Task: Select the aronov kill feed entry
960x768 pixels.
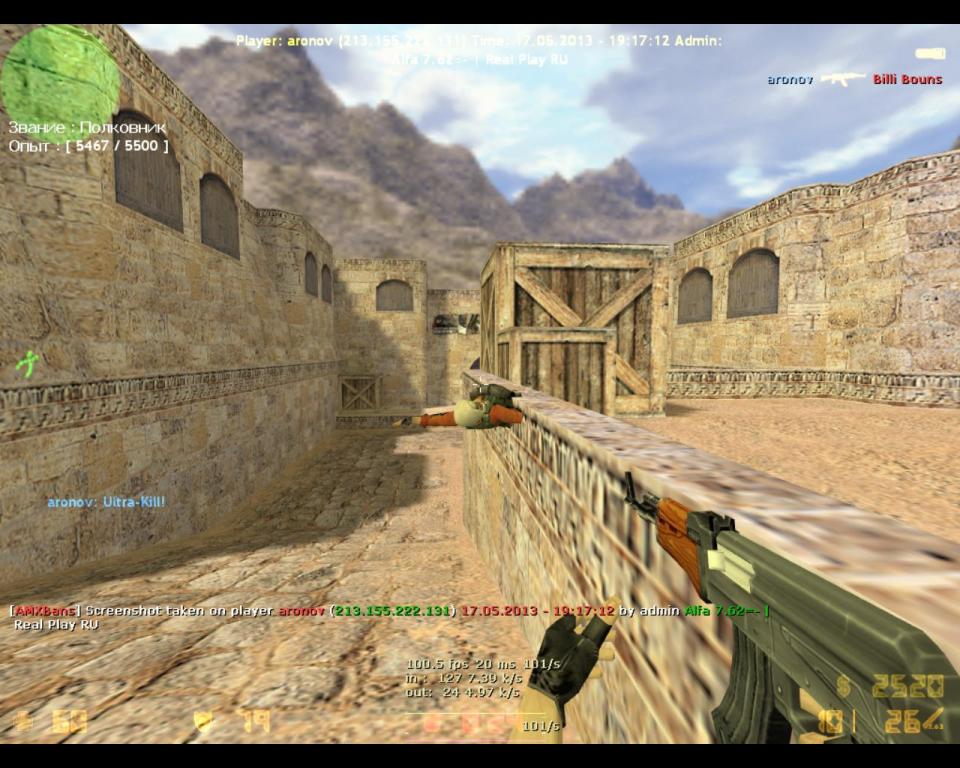Action: coord(854,79)
